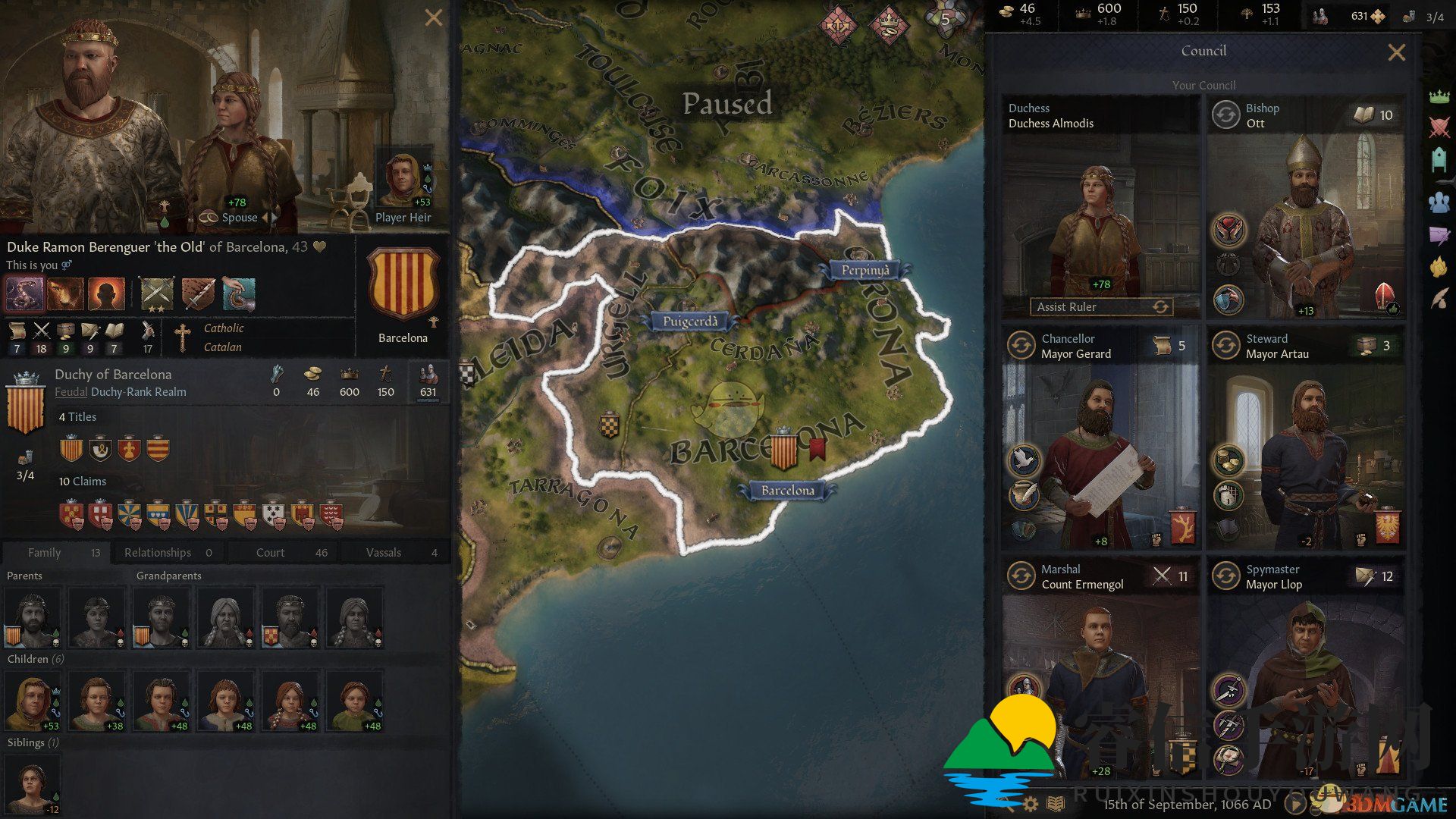Replace Steward Mayor Artau
1456x819 pixels.
coord(1226,346)
